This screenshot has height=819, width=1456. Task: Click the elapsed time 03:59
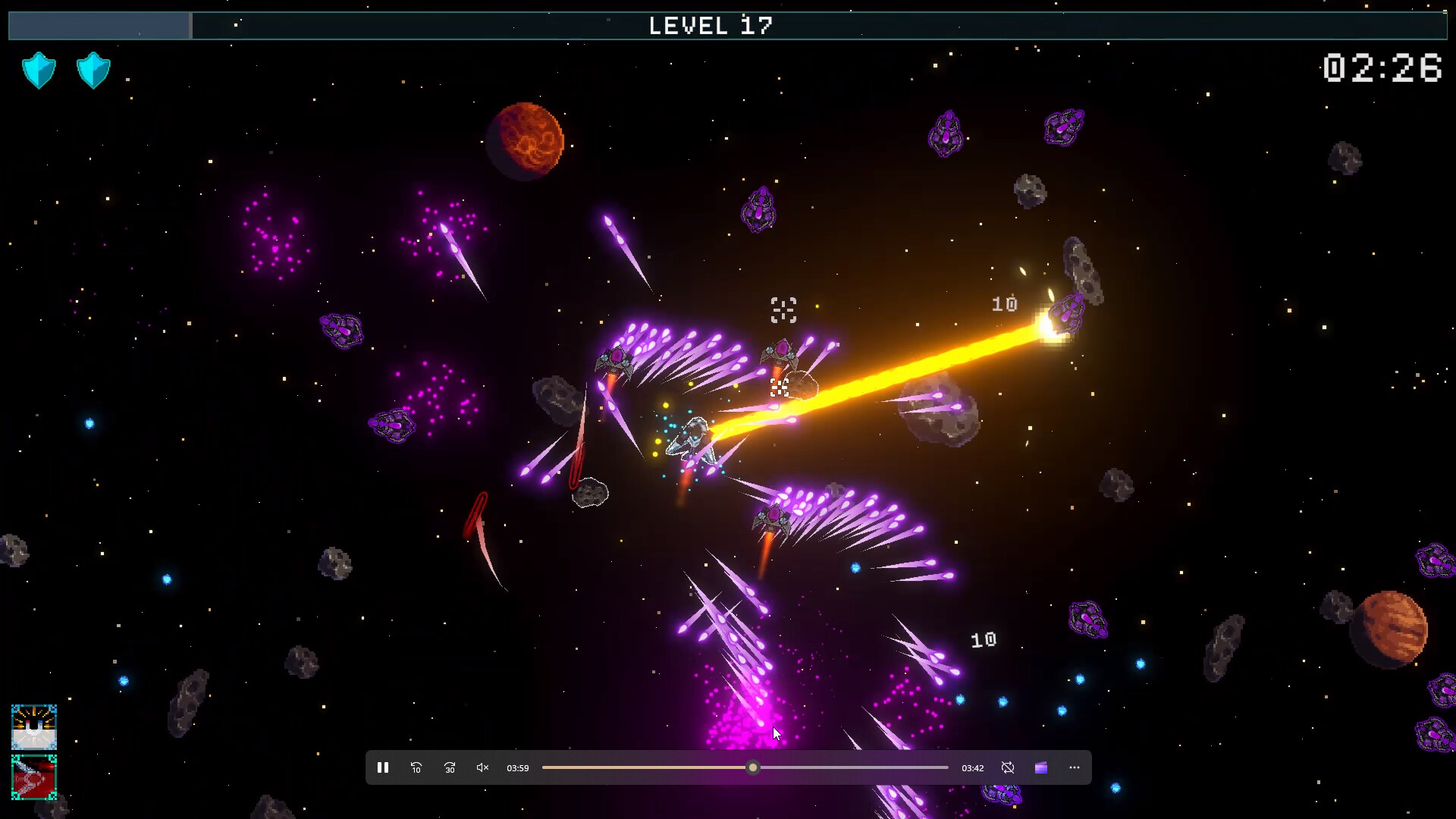(517, 767)
